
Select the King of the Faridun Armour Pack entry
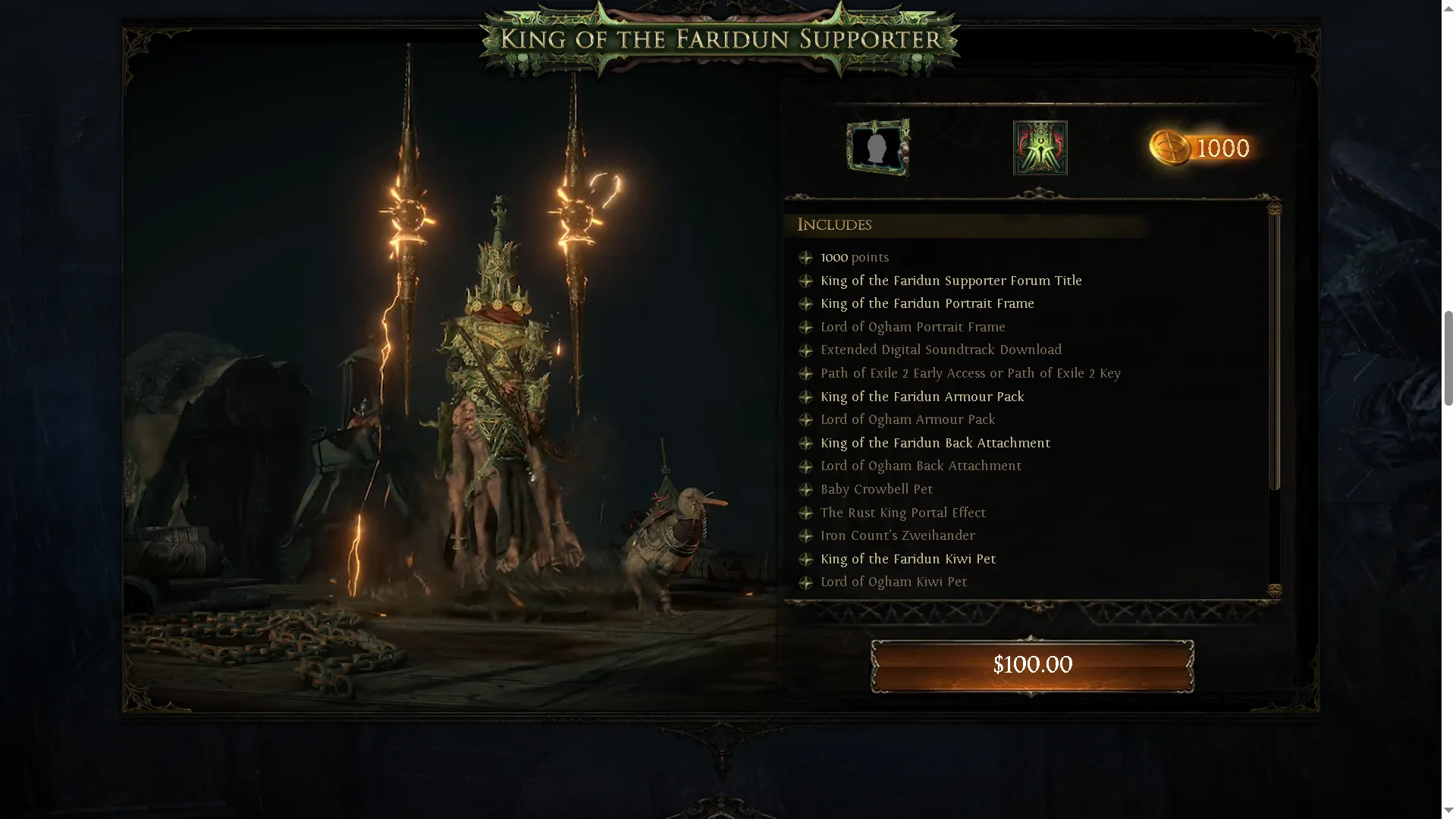click(x=922, y=397)
